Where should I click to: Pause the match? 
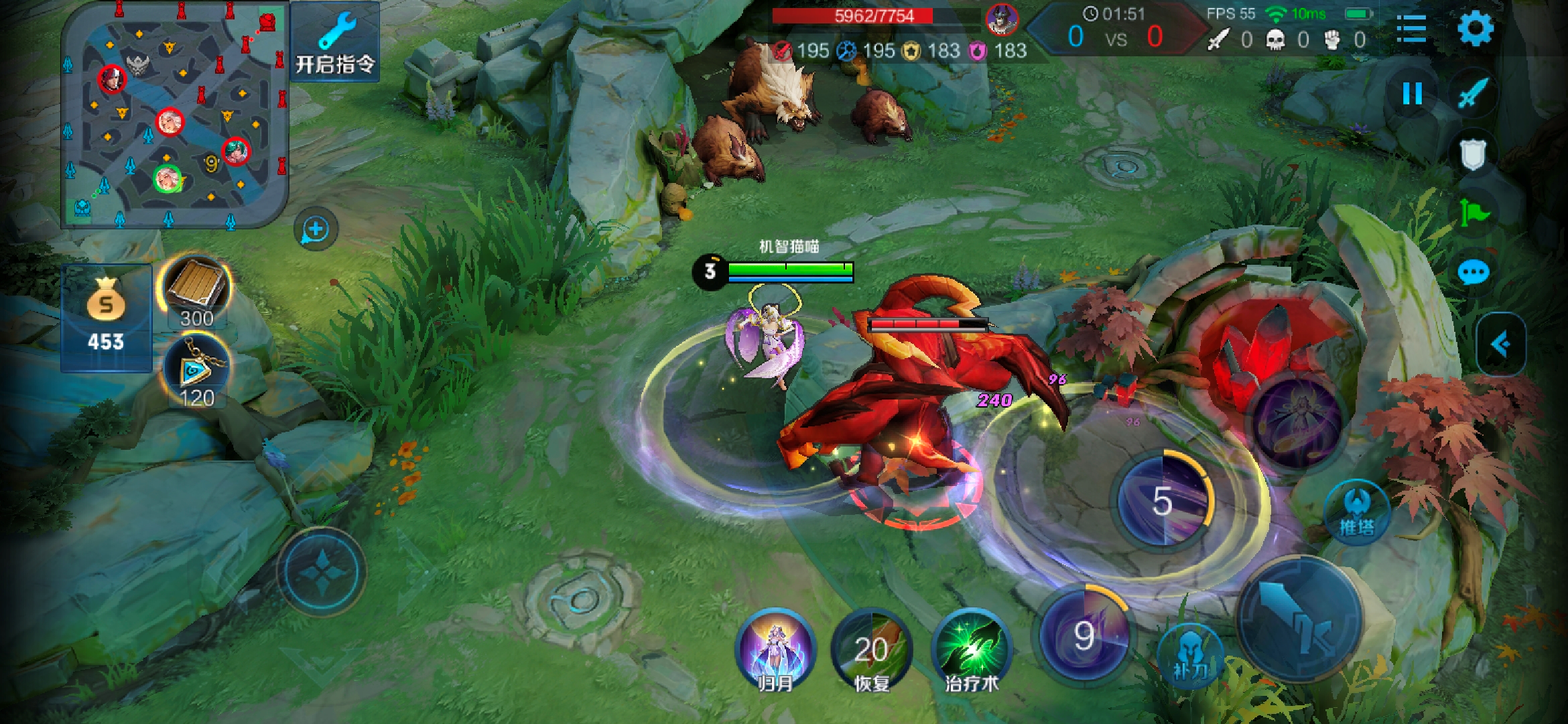(1412, 94)
